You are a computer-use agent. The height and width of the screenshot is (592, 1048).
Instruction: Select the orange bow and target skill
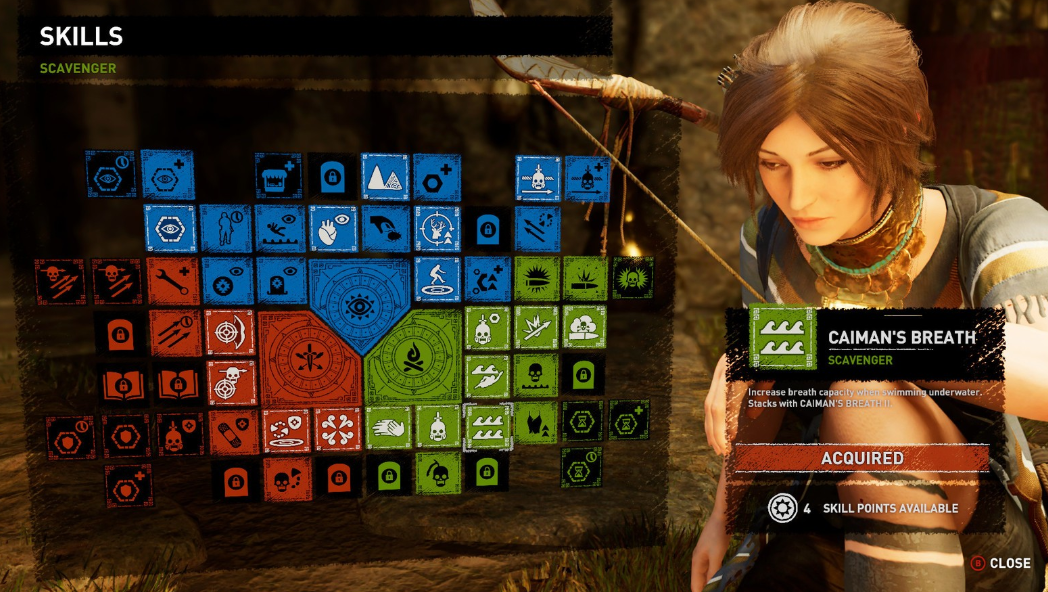click(230, 331)
